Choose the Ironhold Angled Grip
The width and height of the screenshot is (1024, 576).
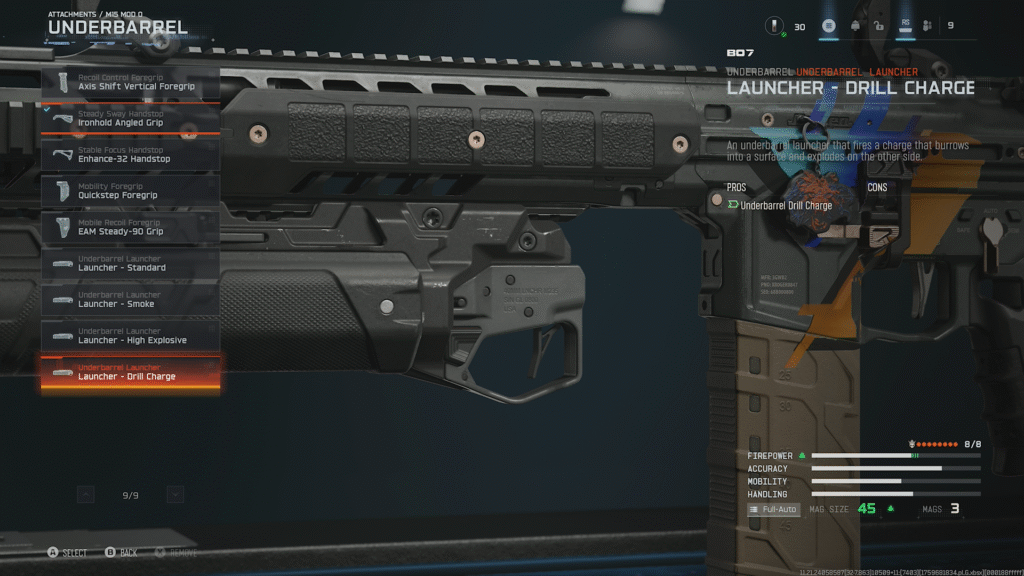[x=130, y=119]
